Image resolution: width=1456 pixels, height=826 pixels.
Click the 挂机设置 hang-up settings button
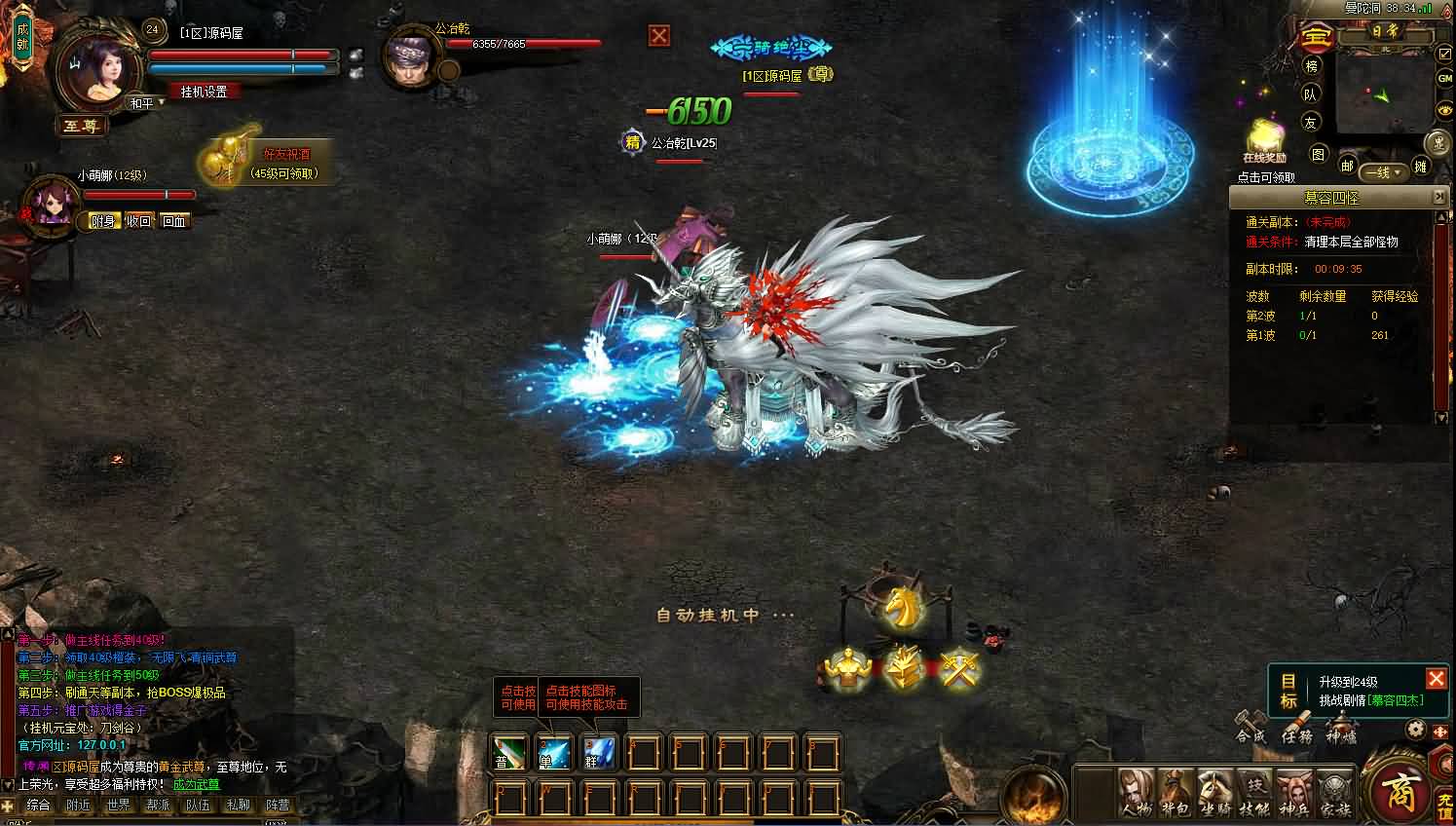[x=203, y=93]
